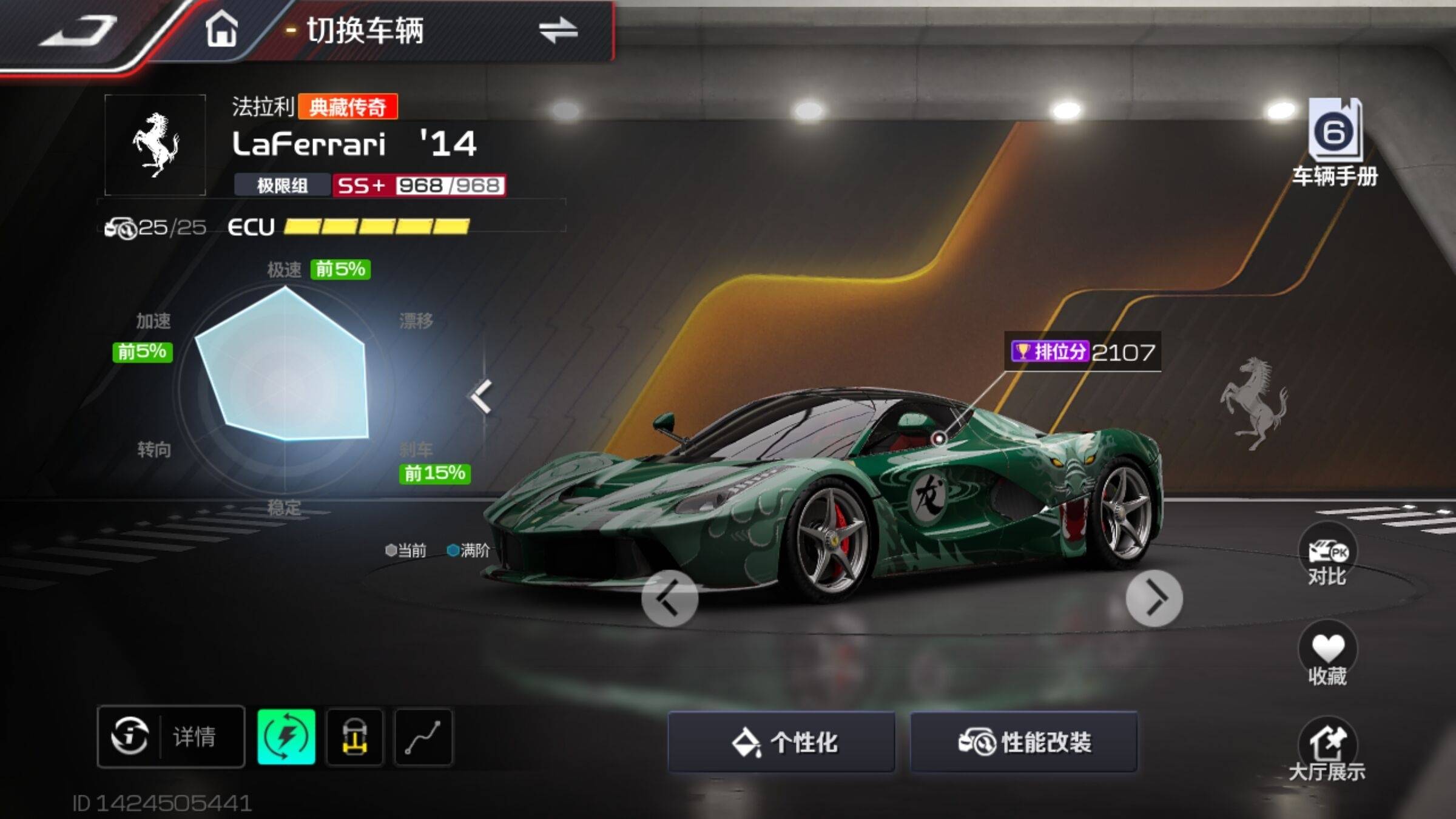Select the green lightning bolt tab
This screenshot has height=819, width=1456.
tap(286, 736)
